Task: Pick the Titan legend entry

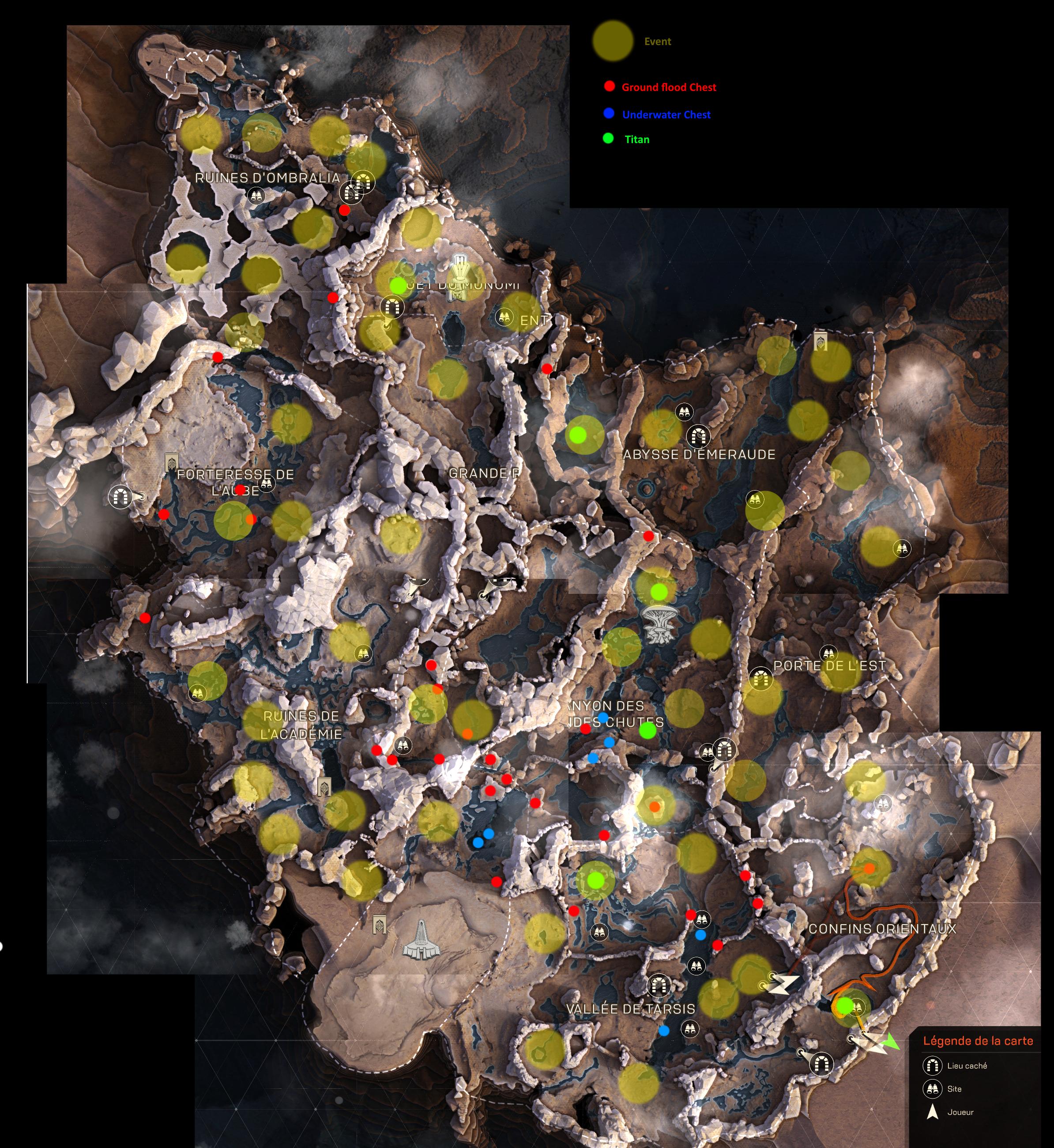Action: click(x=636, y=140)
